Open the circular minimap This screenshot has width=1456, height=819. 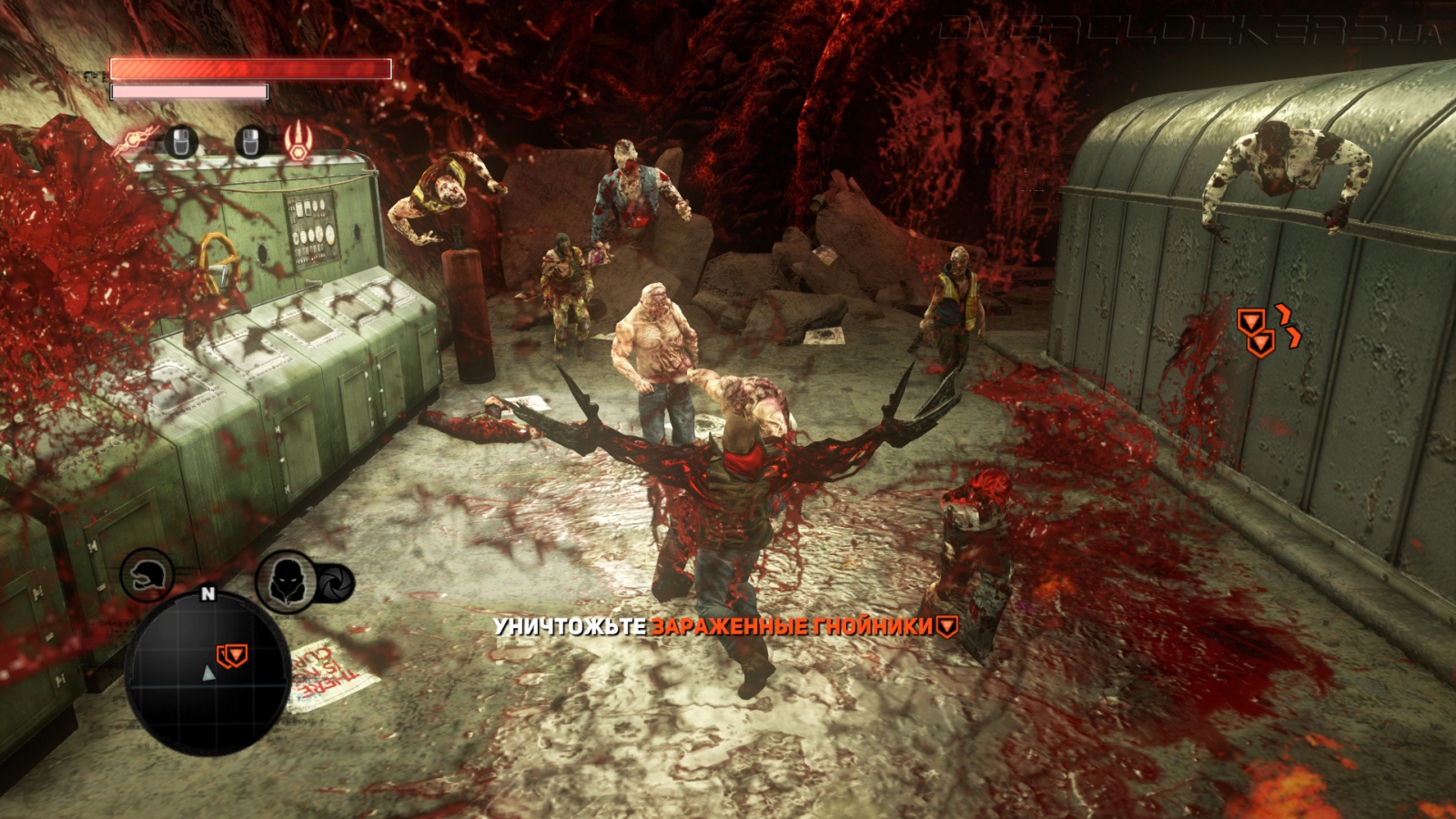tap(207, 672)
